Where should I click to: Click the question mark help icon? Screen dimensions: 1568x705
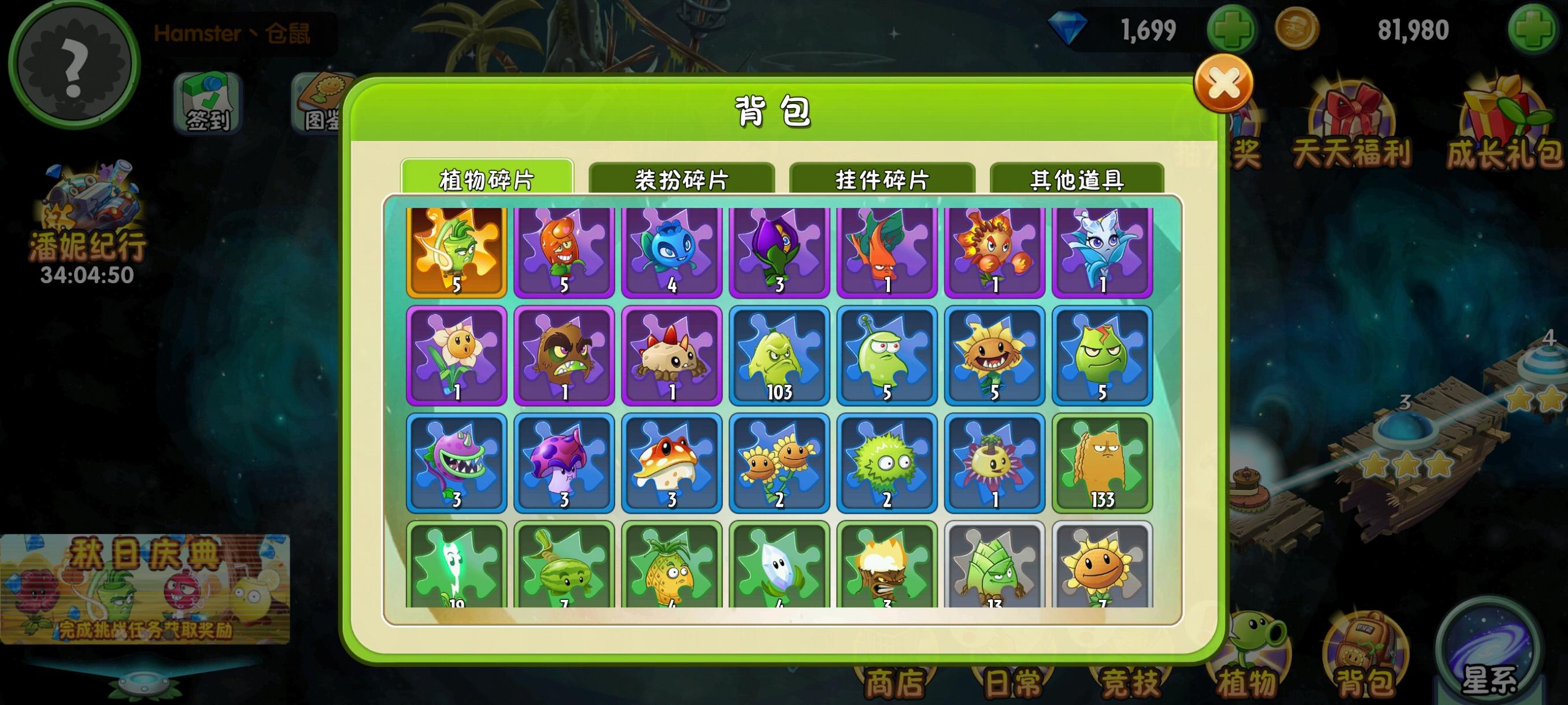pyautogui.click(x=73, y=64)
